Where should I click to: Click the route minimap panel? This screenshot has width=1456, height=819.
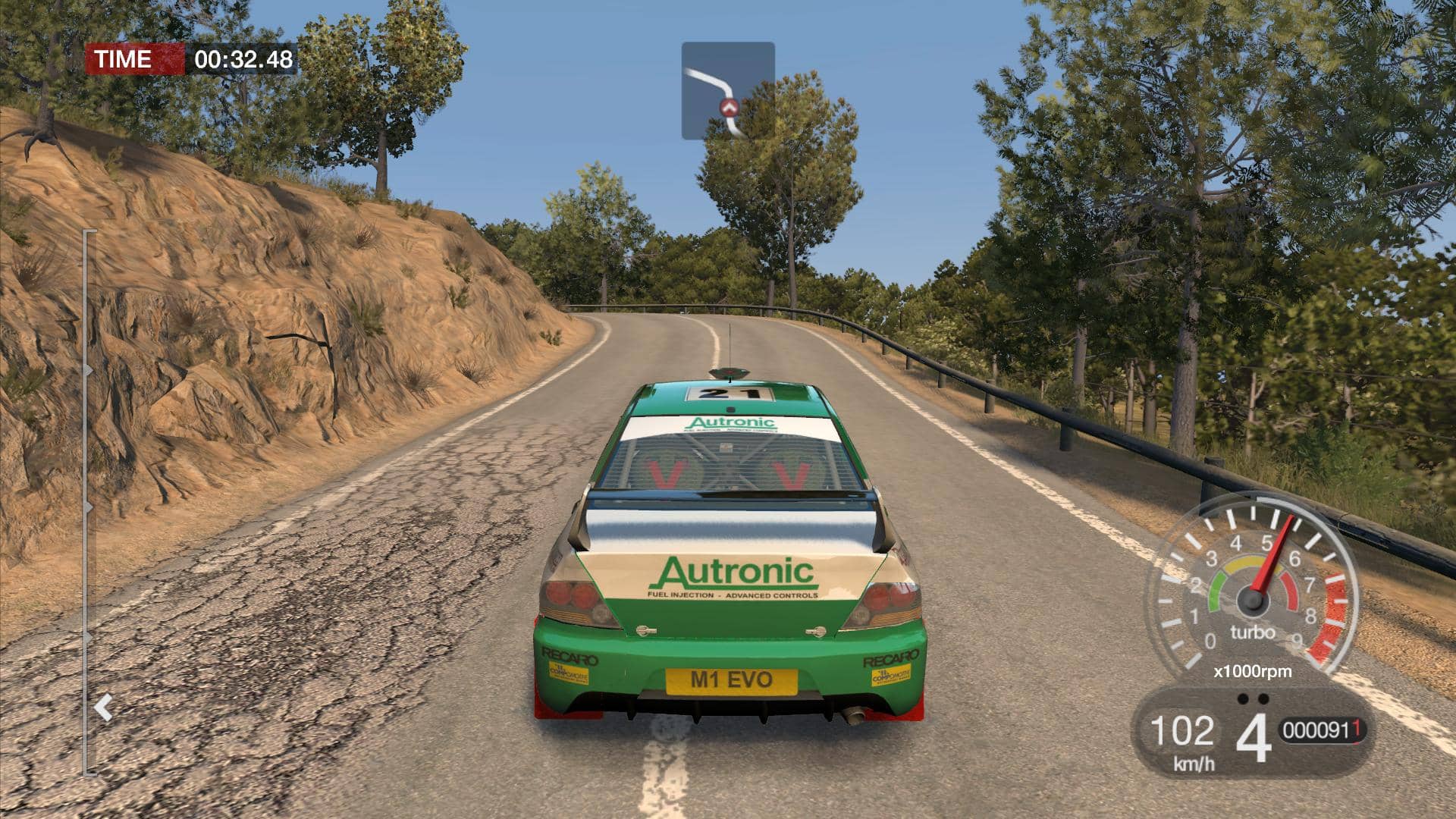[728, 90]
